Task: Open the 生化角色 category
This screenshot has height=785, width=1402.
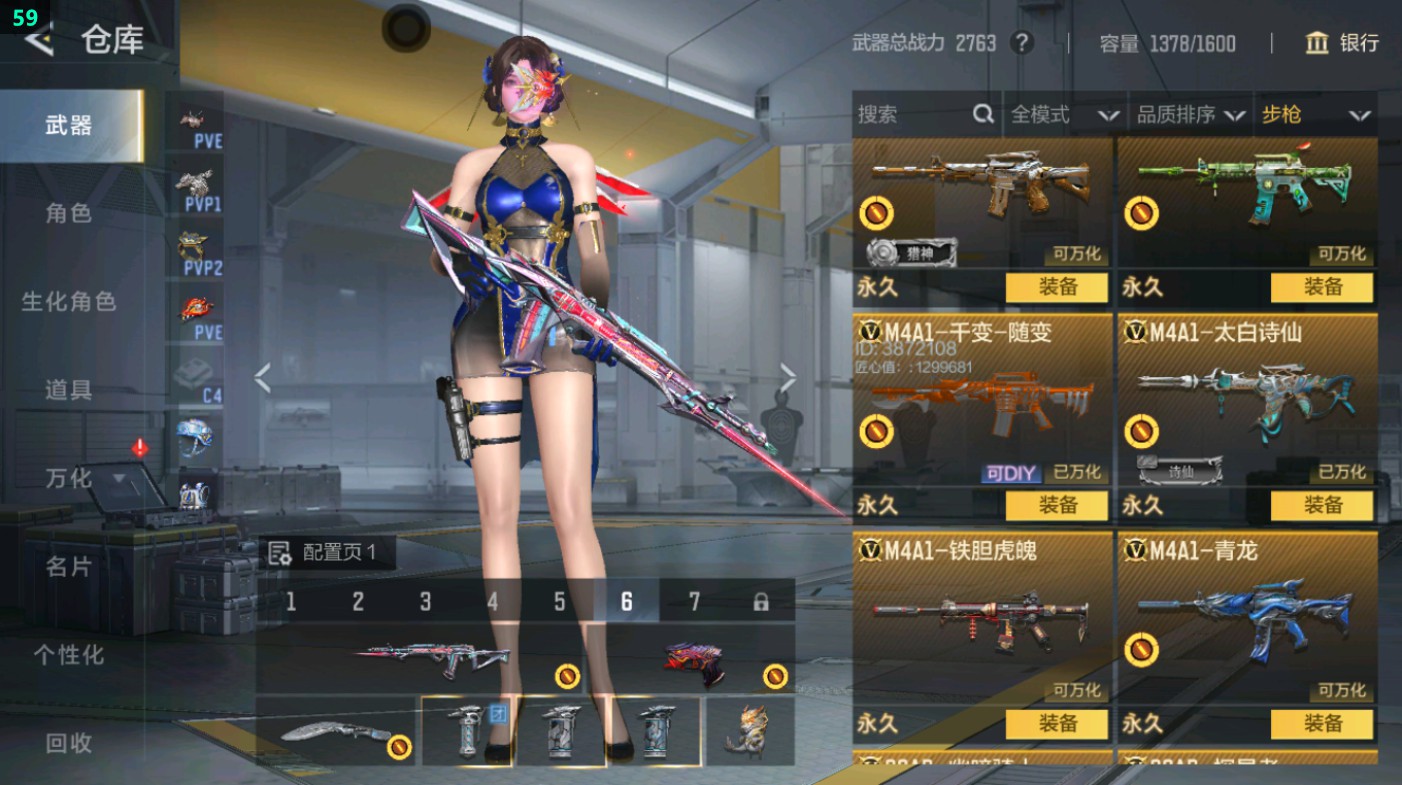Action: [69, 301]
